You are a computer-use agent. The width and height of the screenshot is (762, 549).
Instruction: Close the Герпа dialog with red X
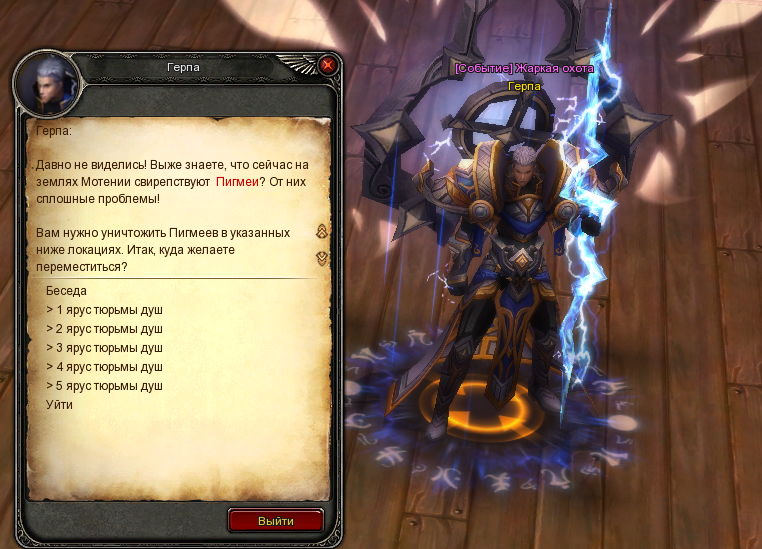click(x=327, y=66)
